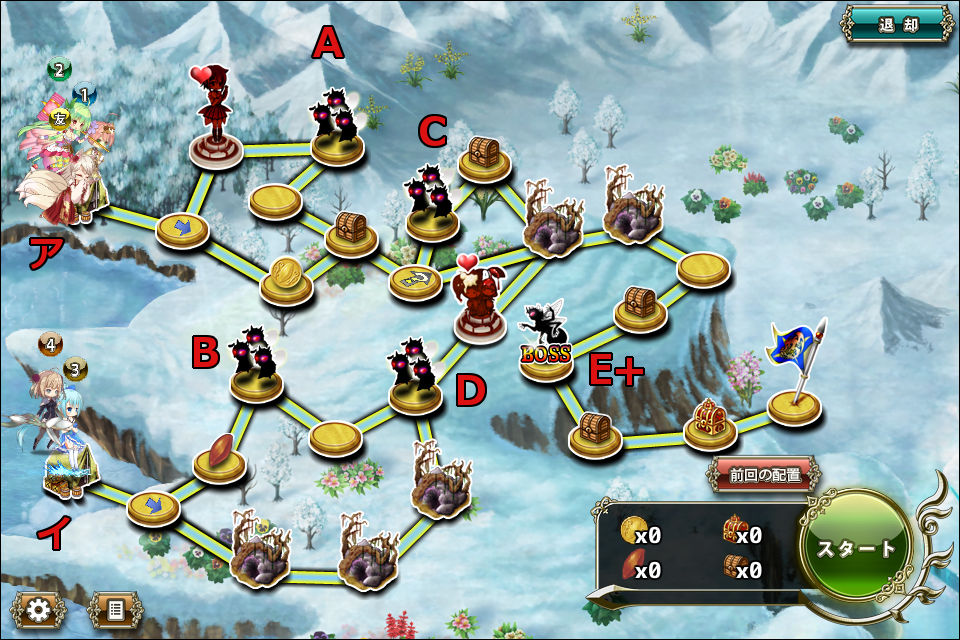The width and height of the screenshot is (960, 640).
Task: Select the BOSS node on the map
Action: click(546, 345)
